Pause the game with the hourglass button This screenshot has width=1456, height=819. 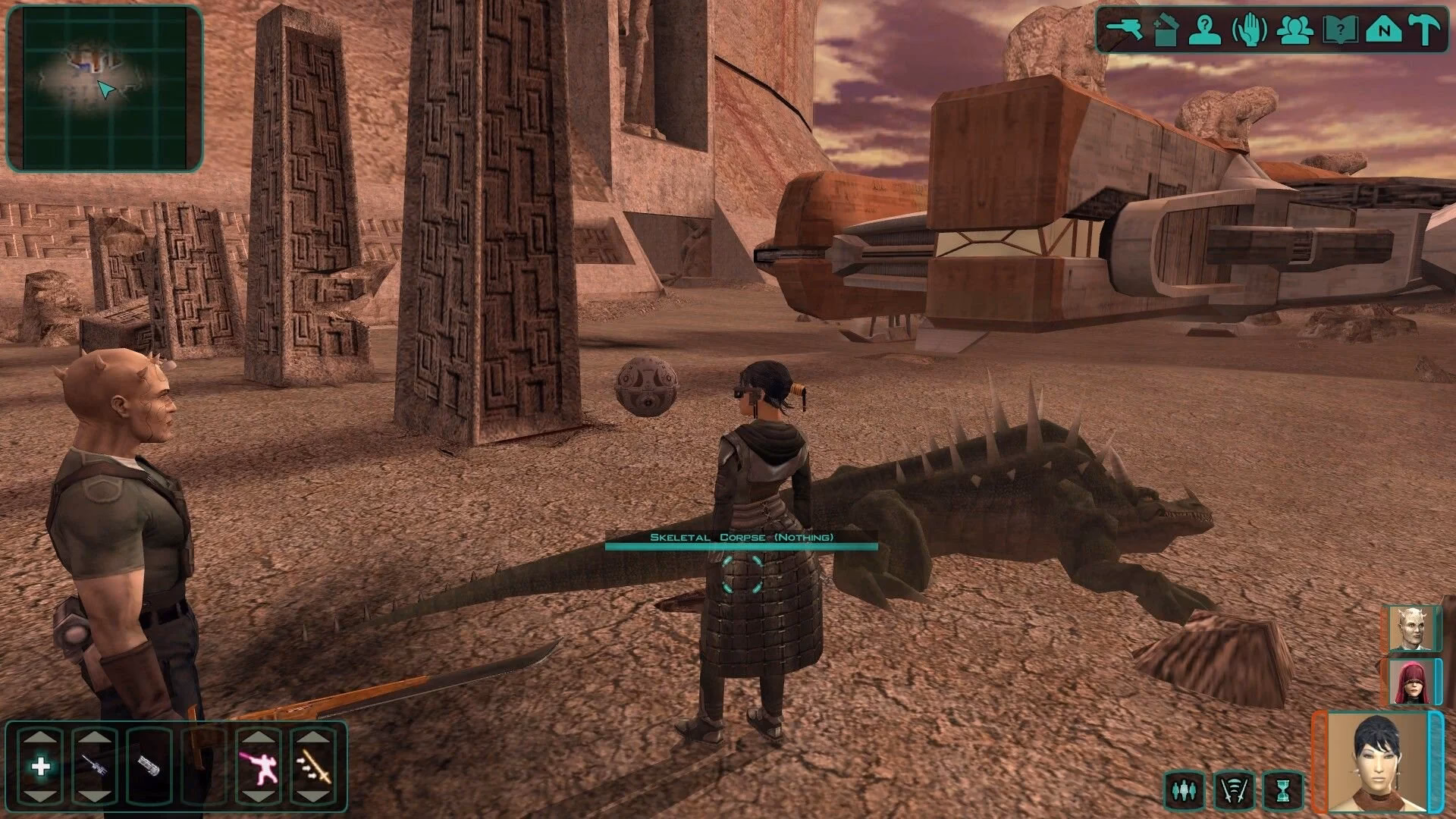coord(1283,790)
